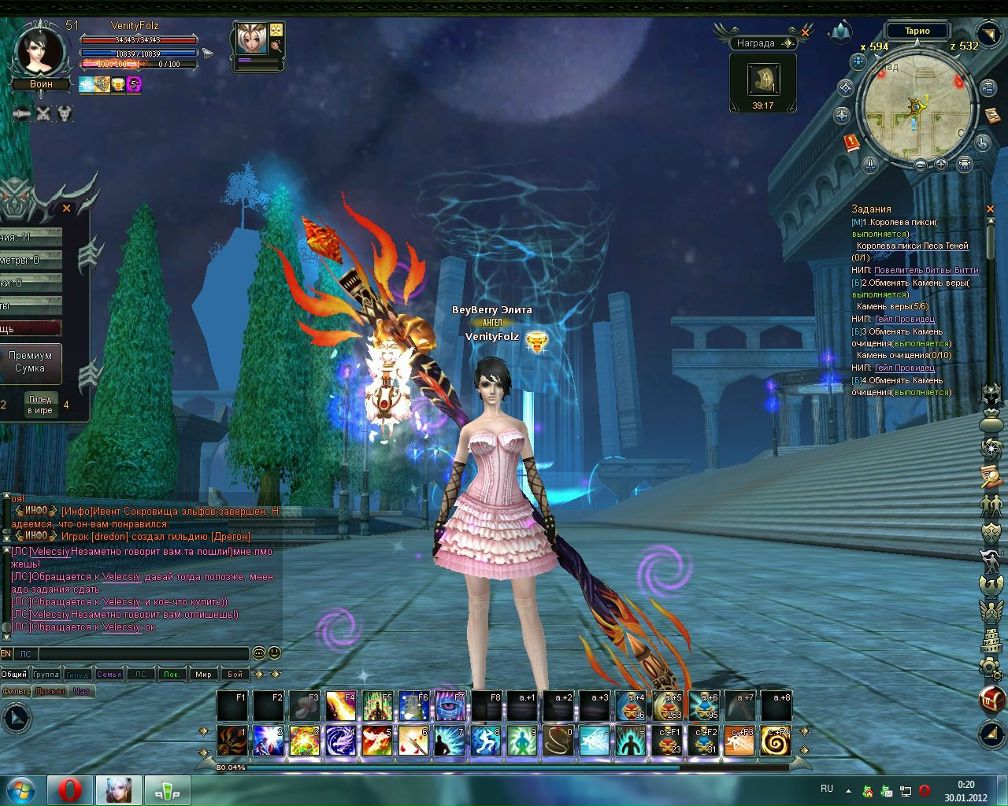Use the flaming sword skill on F4
Image resolution: width=1008 pixels, height=806 pixels.
[342, 705]
